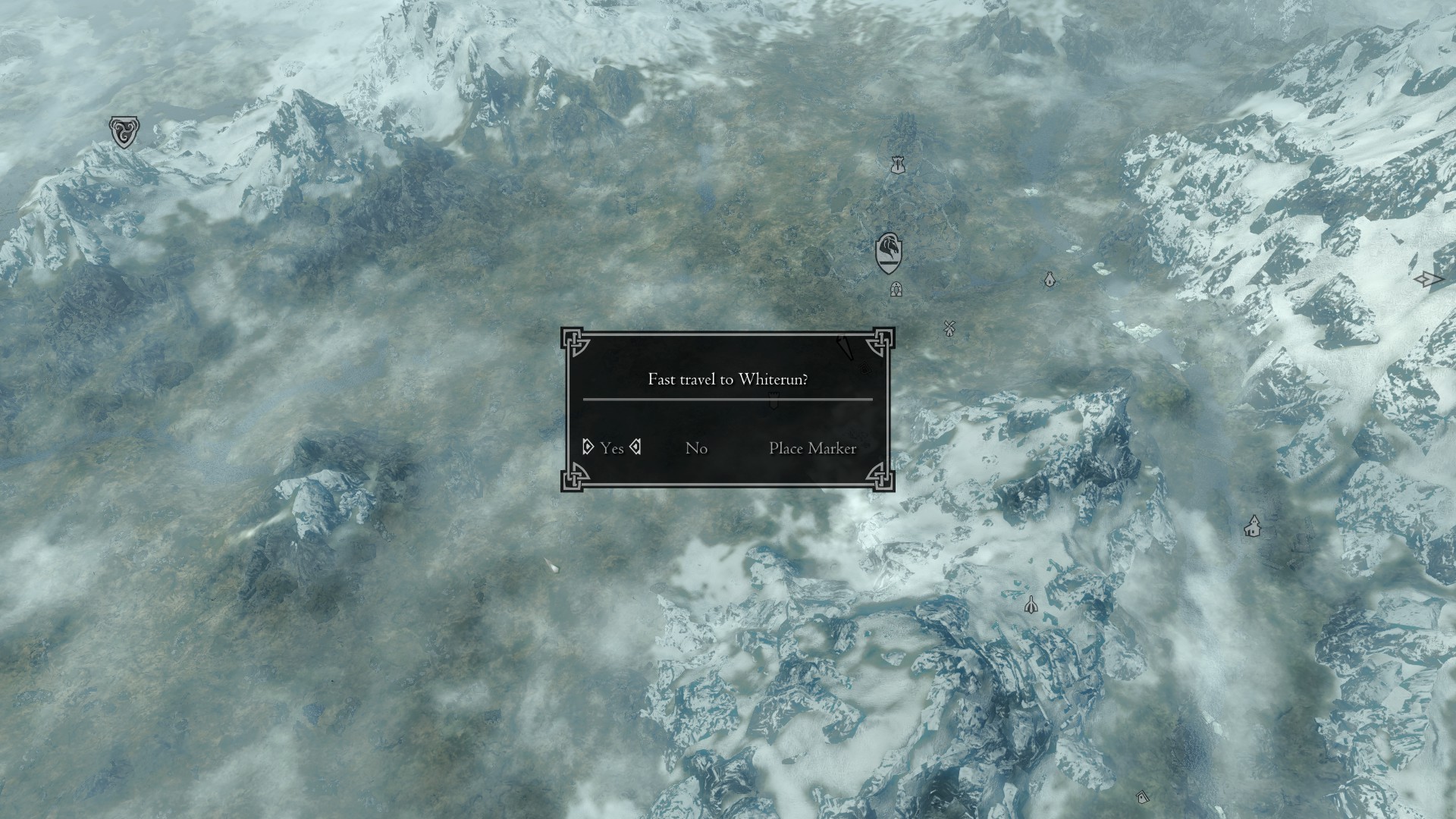Decline fast travel by choosing No
The width and height of the screenshot is (1456, 819).
tap(696, 448)
